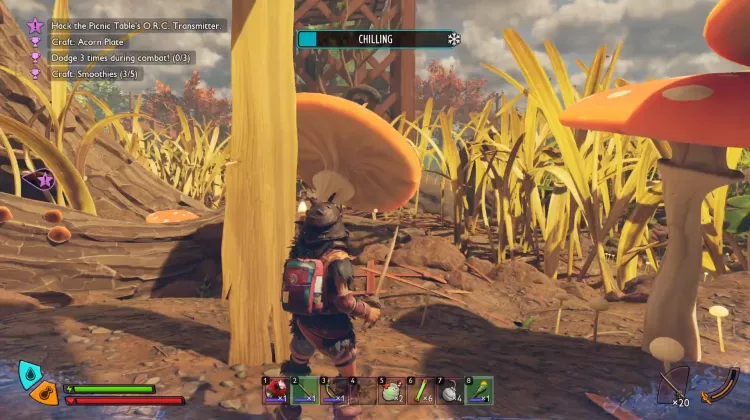Select the grey bomb in hotbar slot 7
This screenshot has height=420, width=750.
450,390
